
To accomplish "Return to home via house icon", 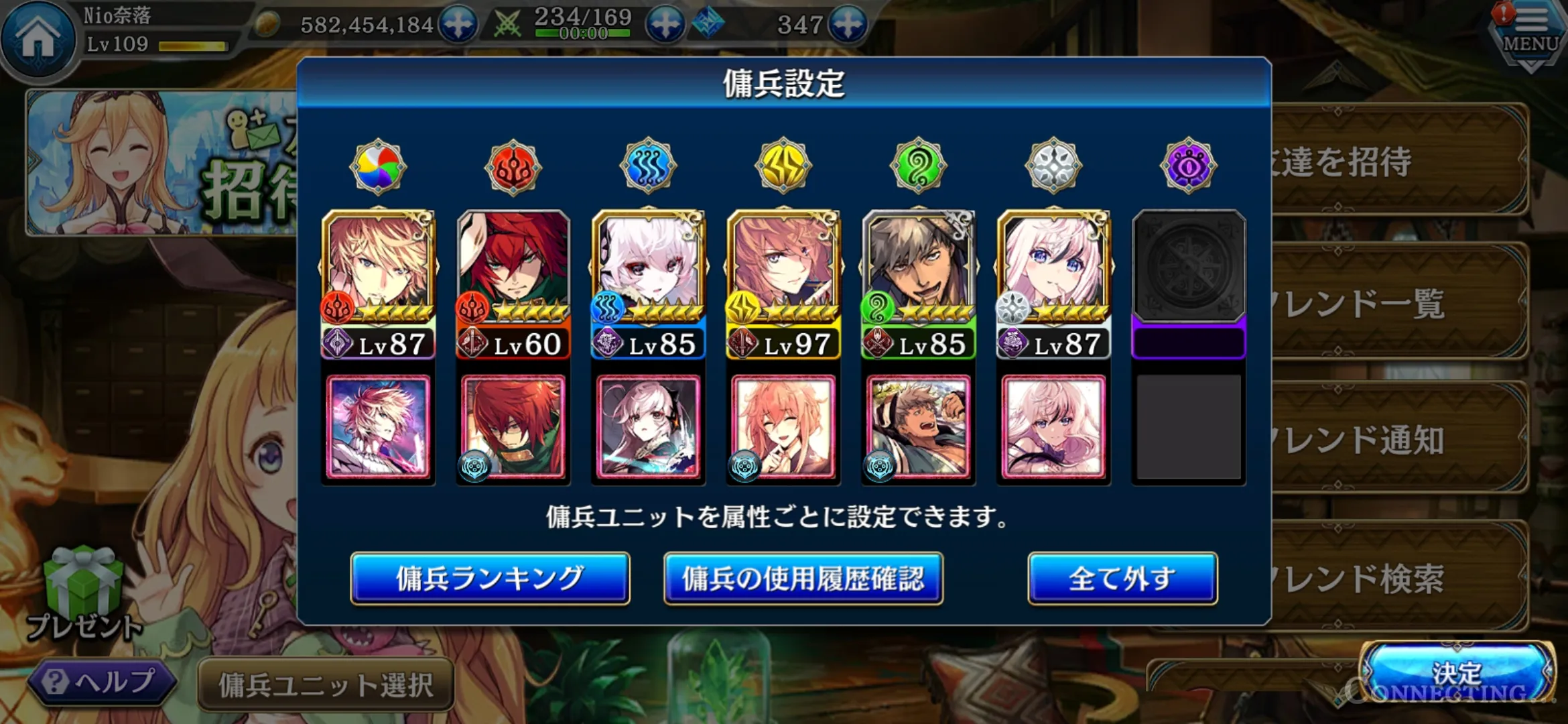I will point(38,37).
